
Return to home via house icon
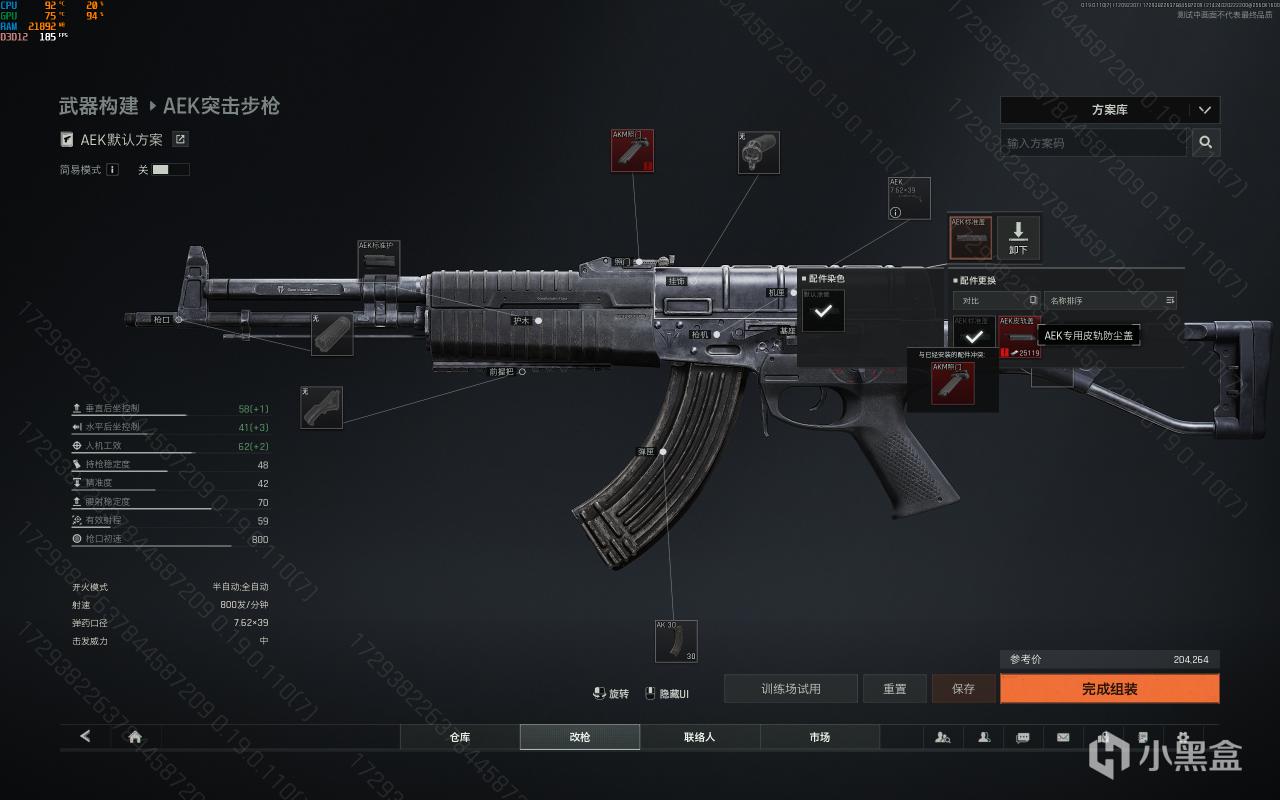(135, 737)
